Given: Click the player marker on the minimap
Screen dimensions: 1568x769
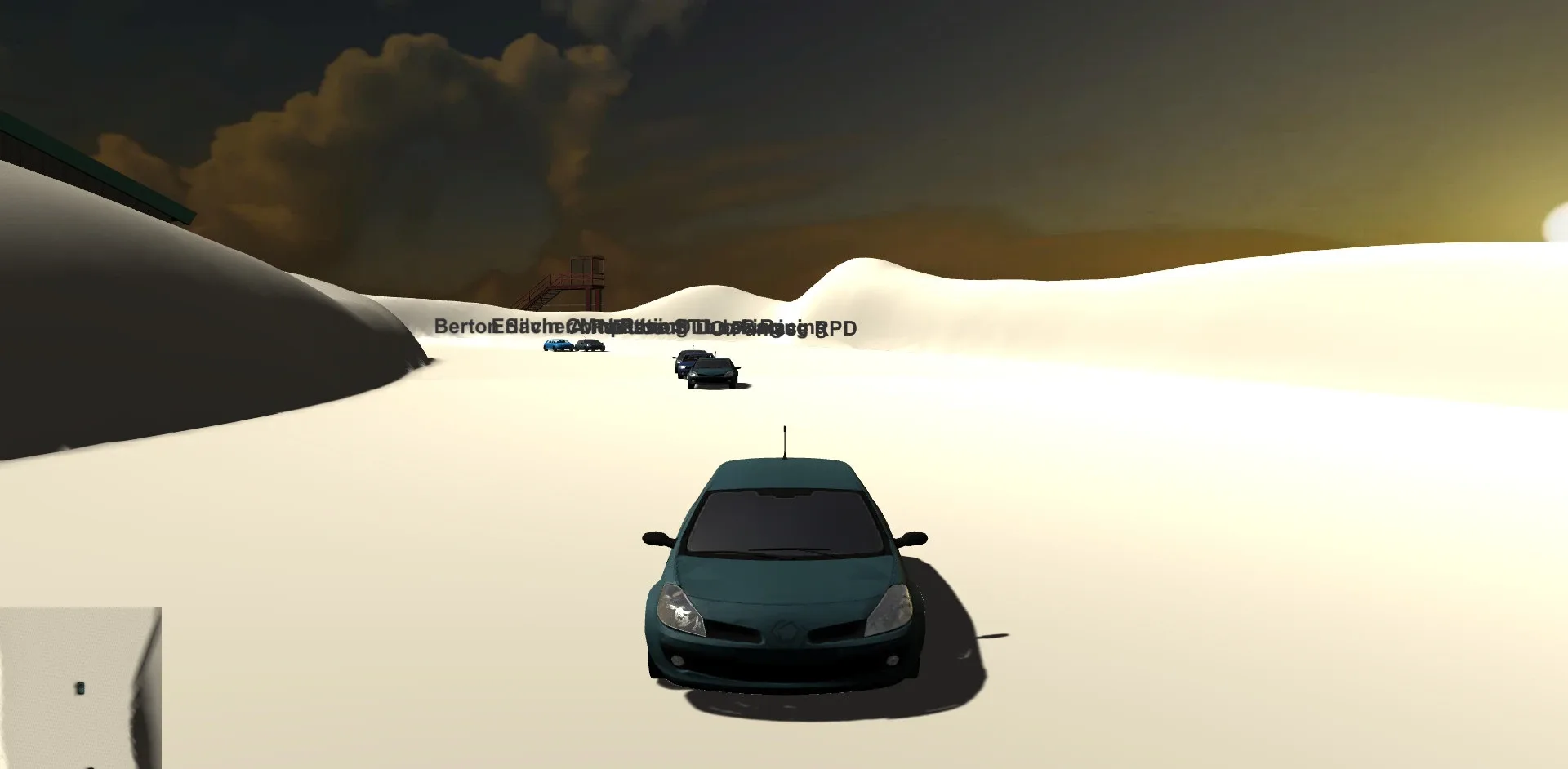Looking at the screenshot, I should pyautogui.click(x=79, y=688).
